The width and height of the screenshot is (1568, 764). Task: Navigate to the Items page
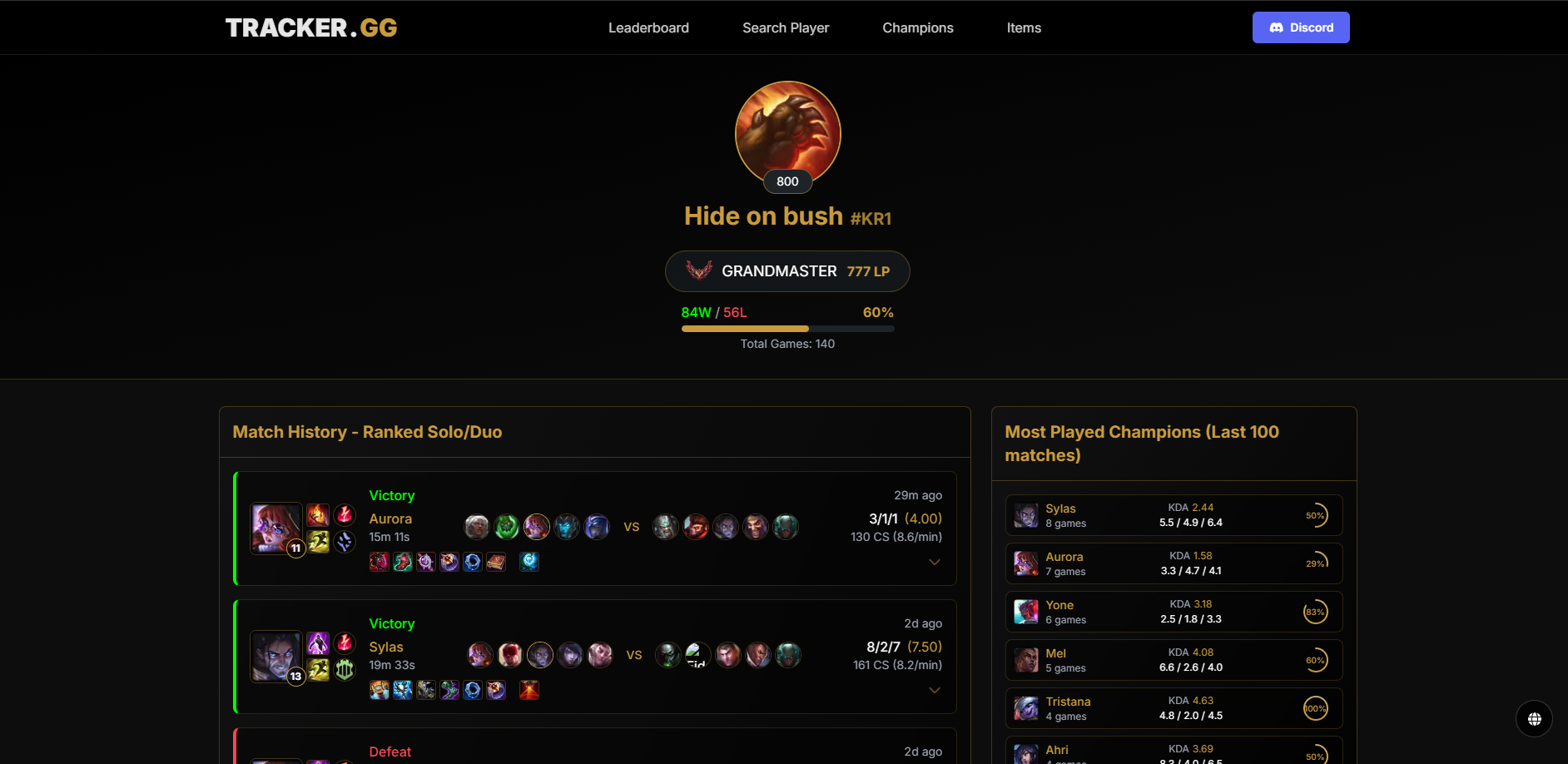(x=1024, y=27)
